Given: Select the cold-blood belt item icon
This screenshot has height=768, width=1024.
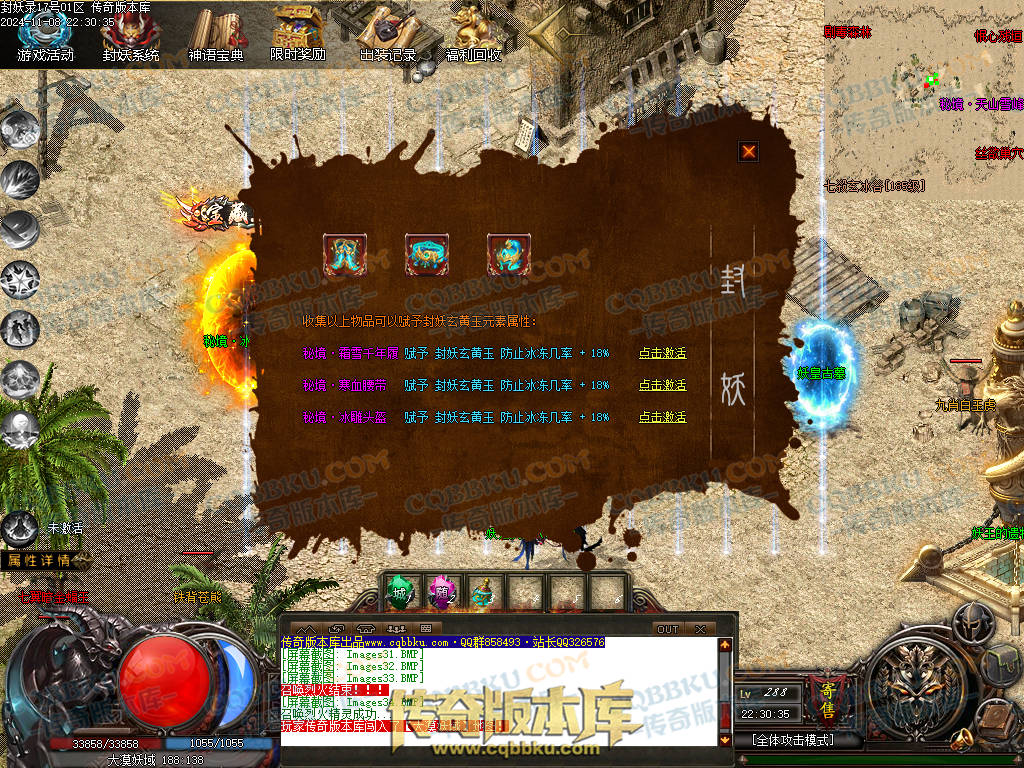Looking at the screenshot, I should tap(427, 255).
